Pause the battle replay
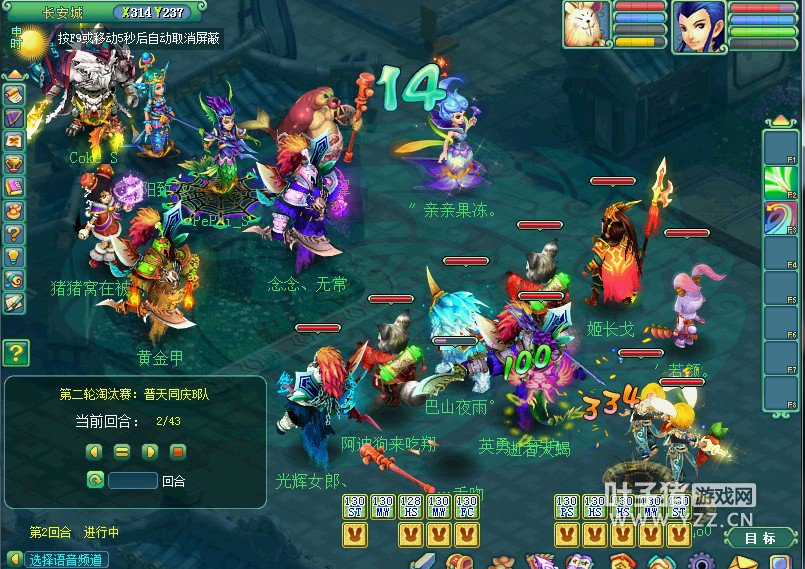The image size is (805, 569). coord(121,451)
